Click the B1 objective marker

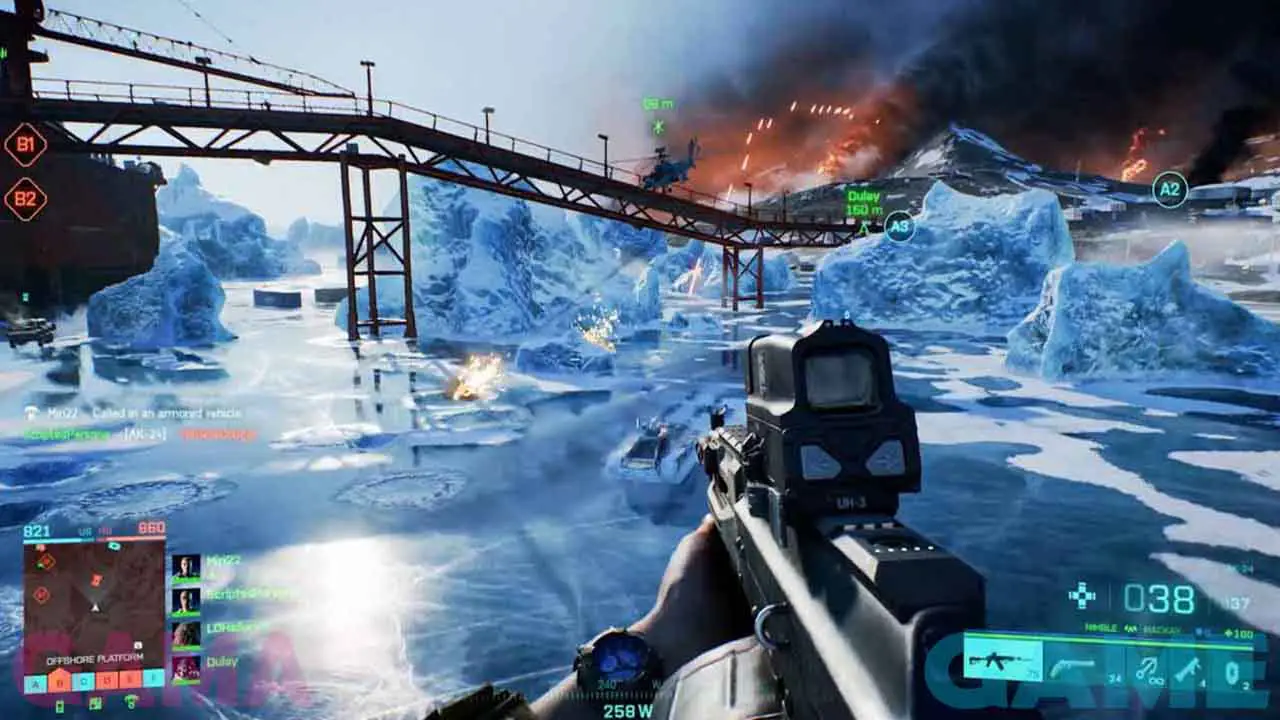[x=25, y=145]
